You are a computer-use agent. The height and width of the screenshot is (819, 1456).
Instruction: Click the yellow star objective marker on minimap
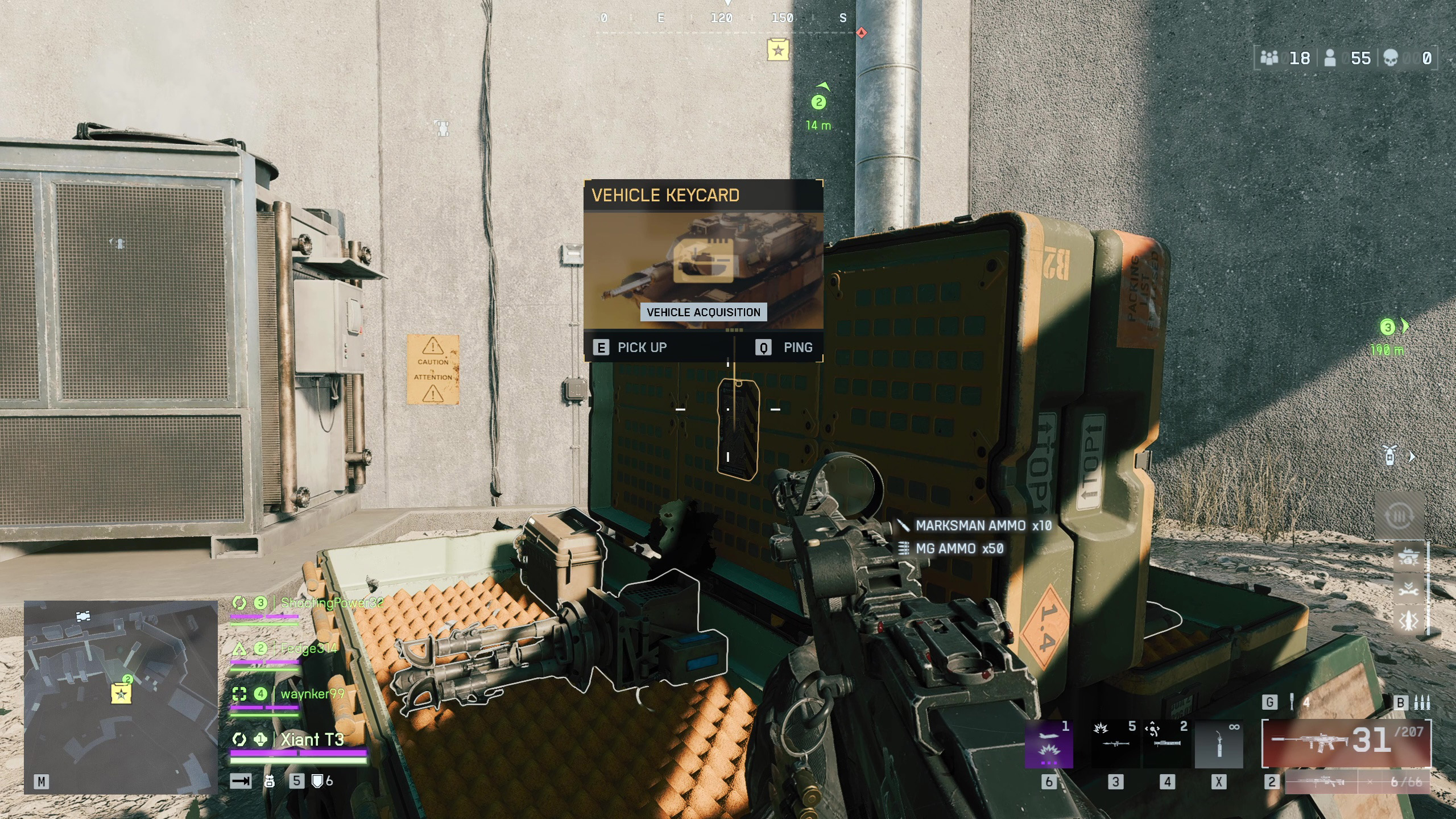point(121,694)
